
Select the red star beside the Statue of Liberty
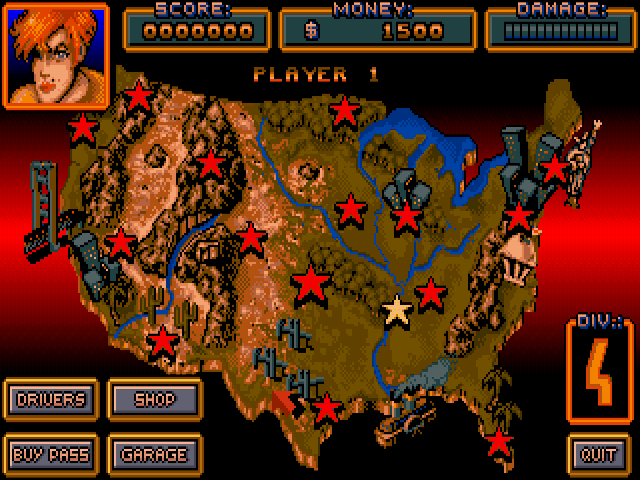coord(553,168)
